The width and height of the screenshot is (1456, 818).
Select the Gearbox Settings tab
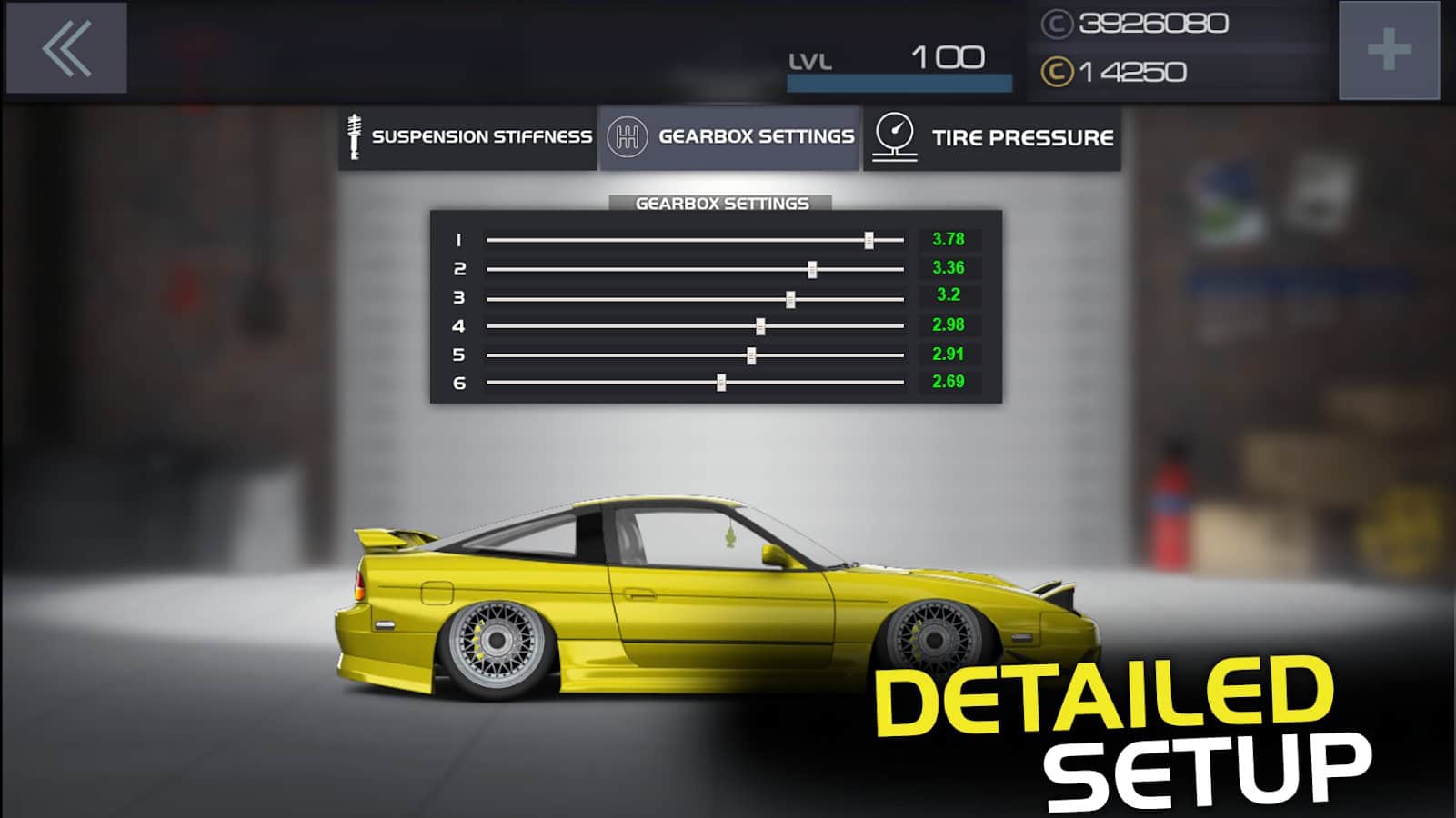coord(730,137)
